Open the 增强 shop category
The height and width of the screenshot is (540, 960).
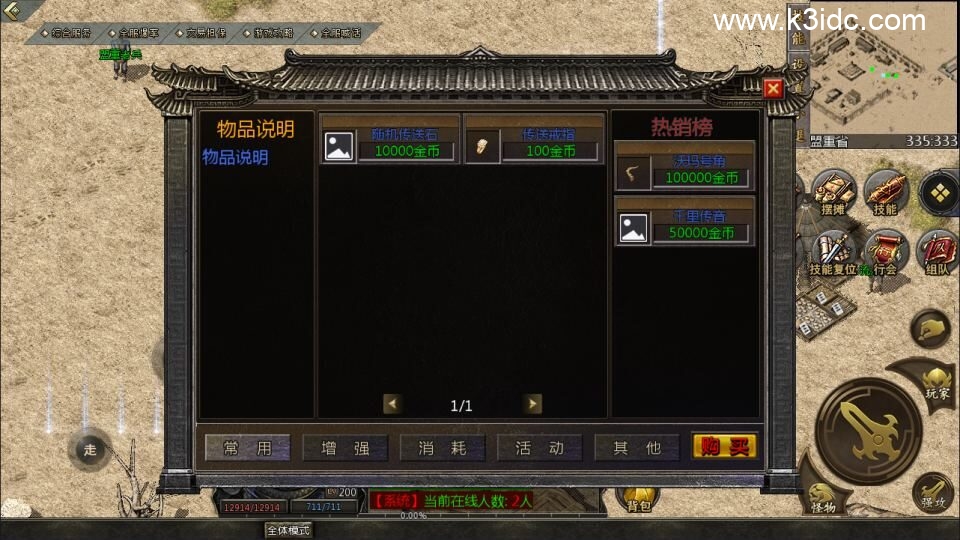pyautogui.click(x=346, y=448)
